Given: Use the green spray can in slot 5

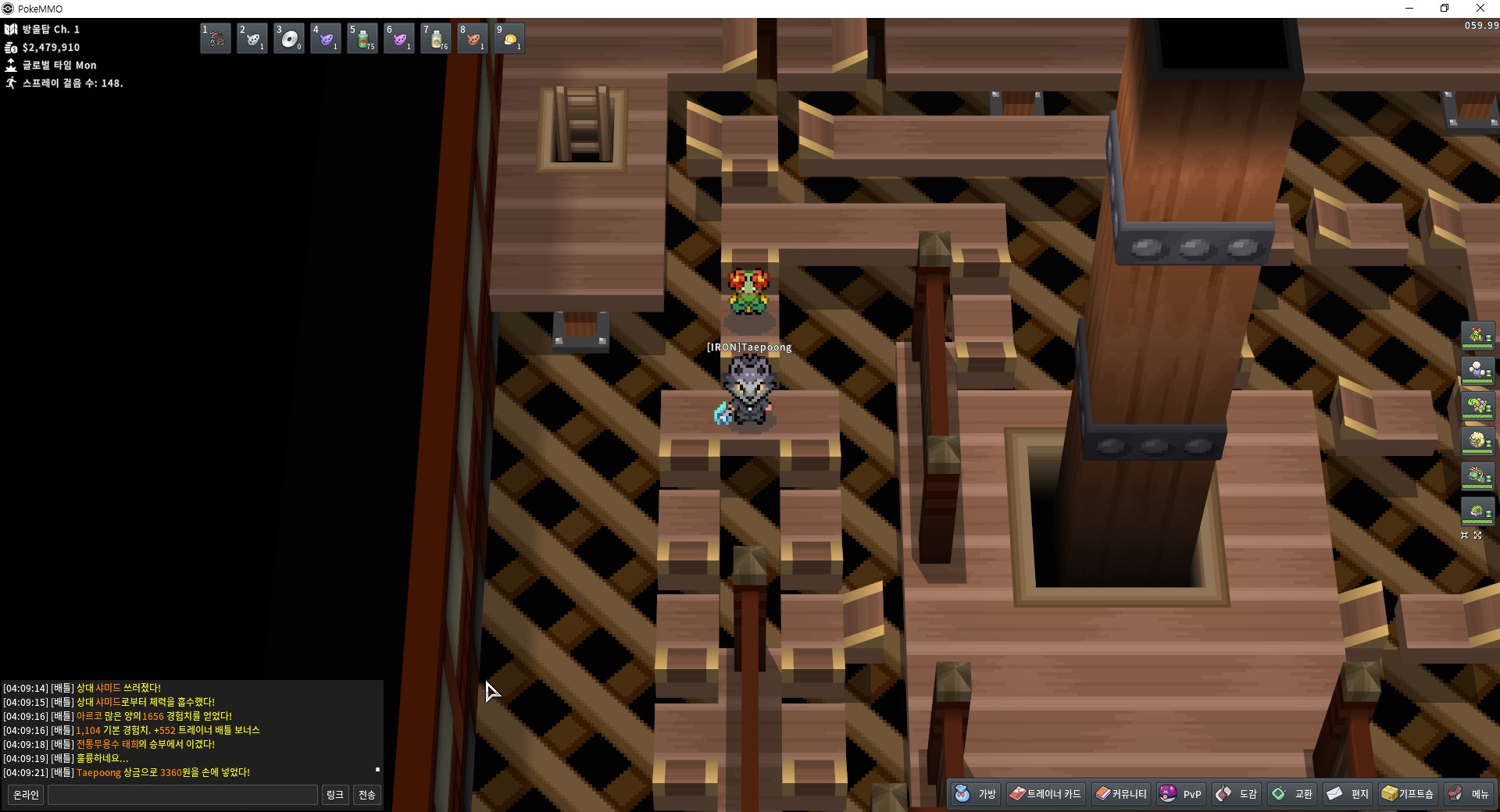Looking at the screenshot, I should (x=362, y=38).
